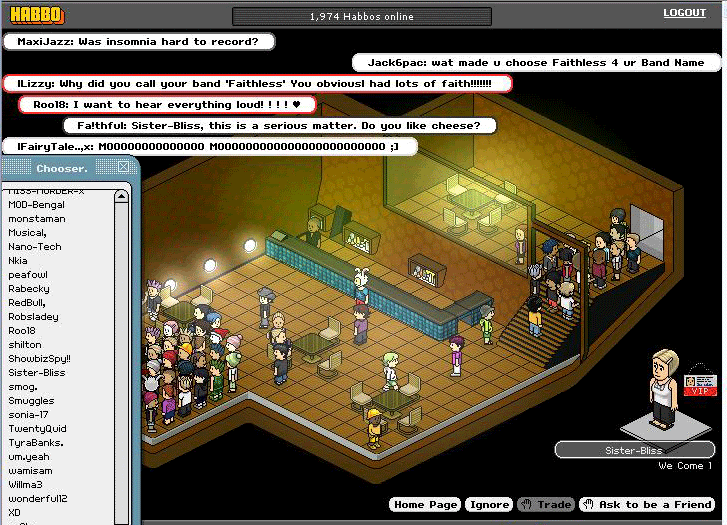The image size is (727, 525).
Task: Ignore the selected Habbo
Action: click(x=490, y=505)
